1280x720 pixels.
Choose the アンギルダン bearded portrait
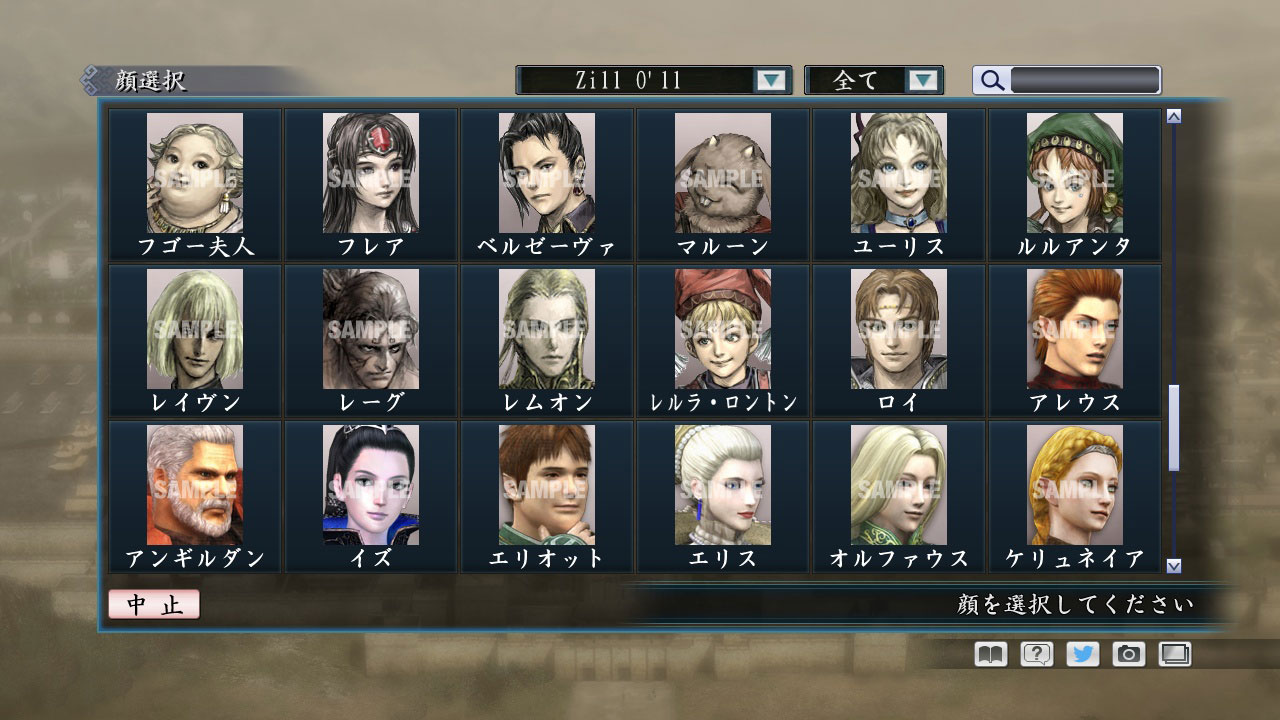(196, 487)
